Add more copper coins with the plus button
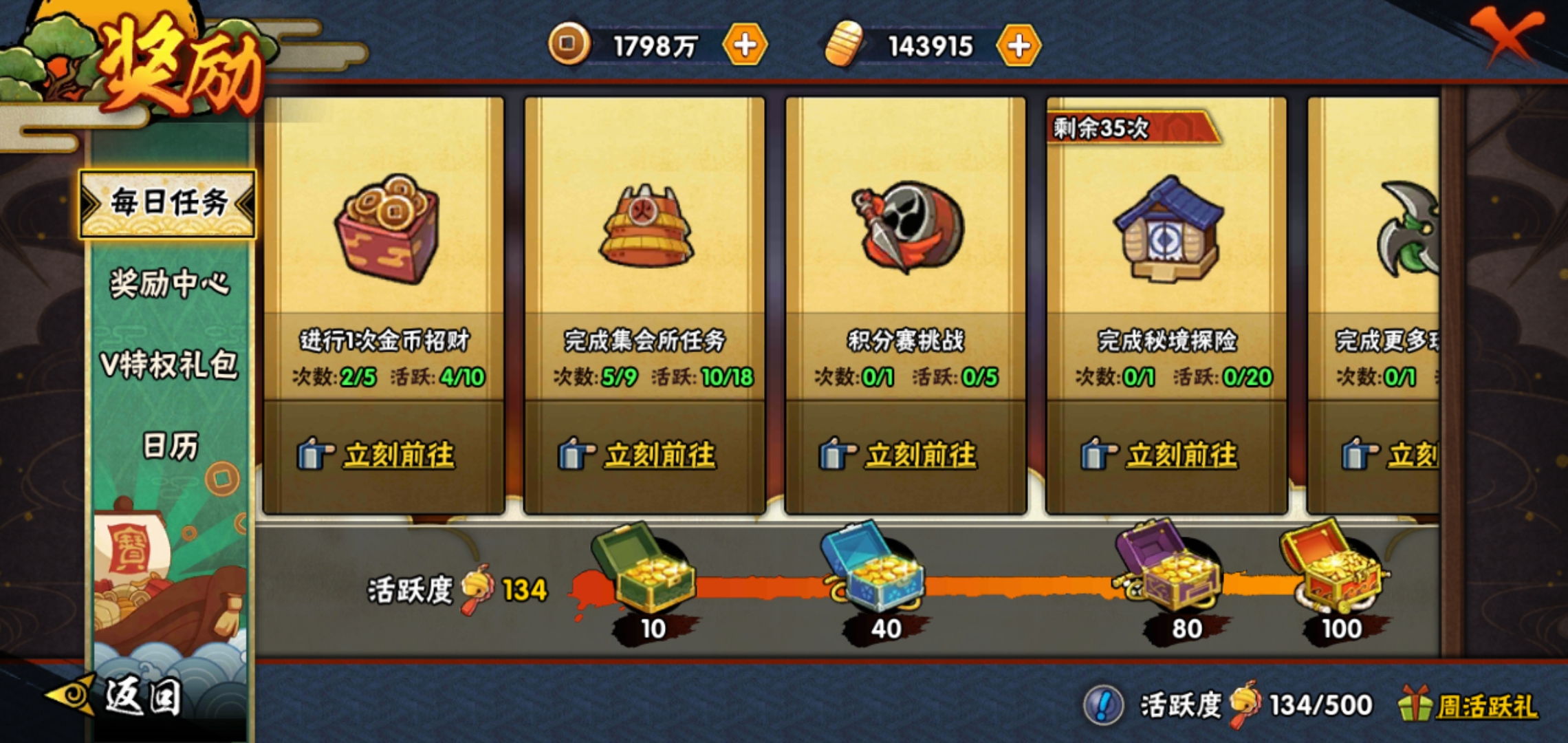This screenshot has height=743, width=1568. point(745,45)
